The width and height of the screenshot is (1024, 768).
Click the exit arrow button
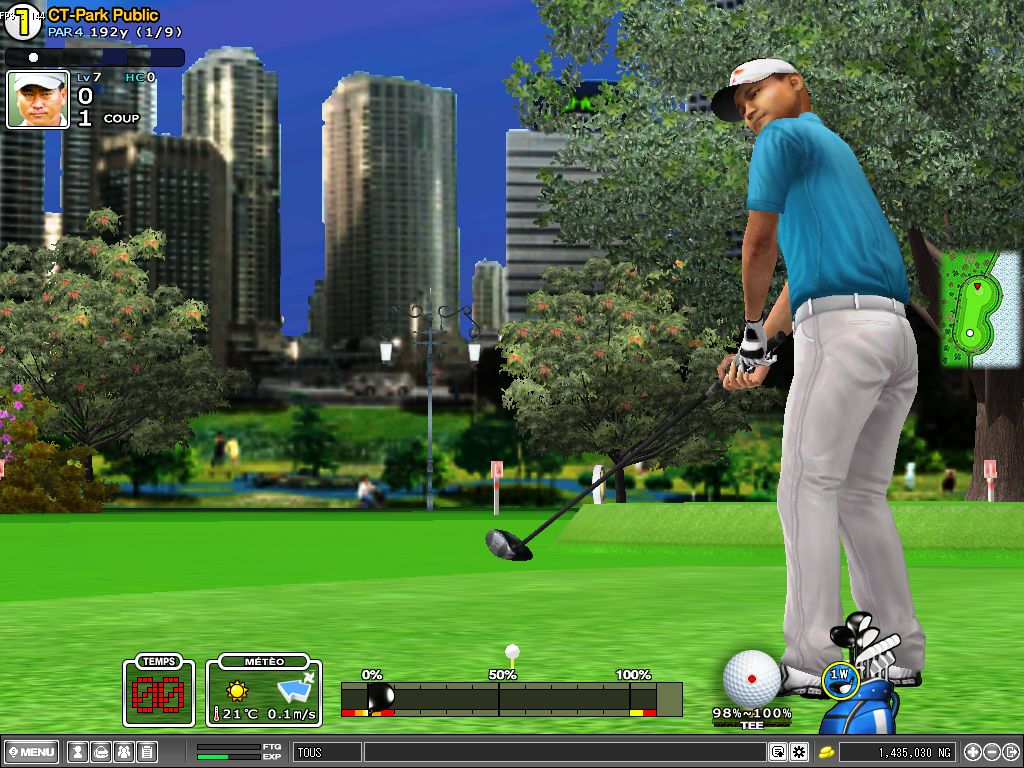(x=1010, y=752)
